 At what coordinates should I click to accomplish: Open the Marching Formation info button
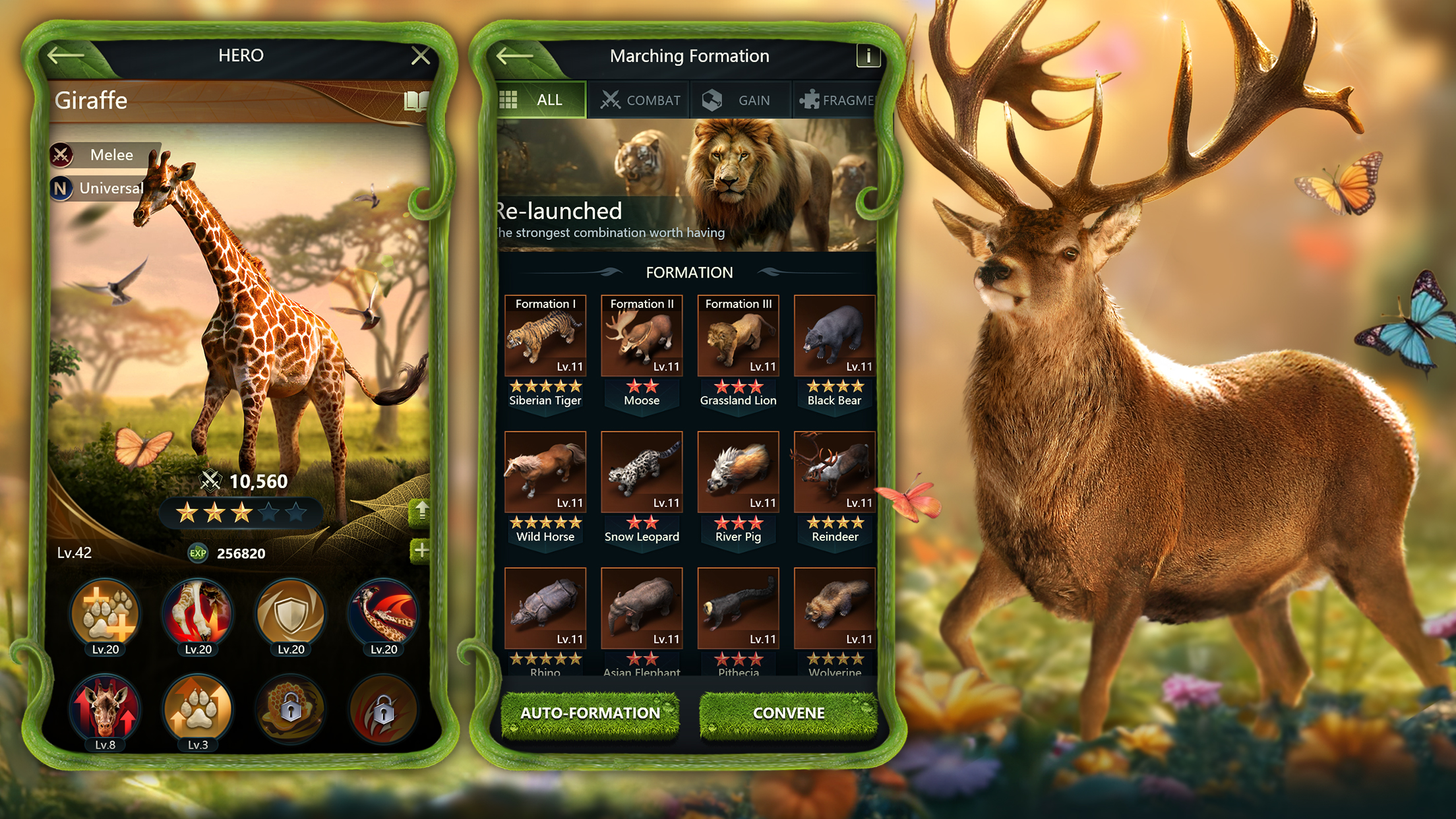pos(868,56)
